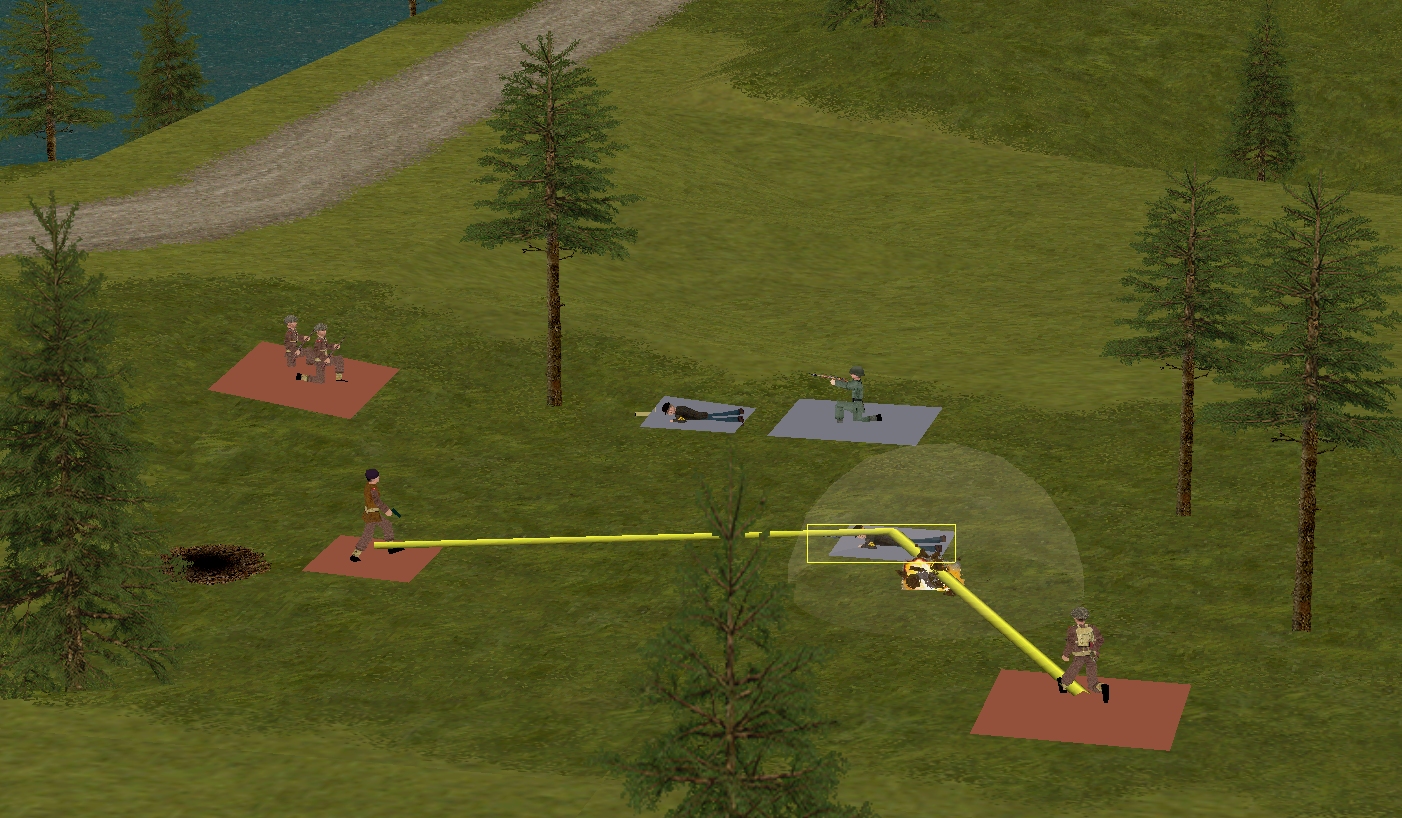
Task: Choose the beret soldier beside the crater
Action: coord(375,513)
